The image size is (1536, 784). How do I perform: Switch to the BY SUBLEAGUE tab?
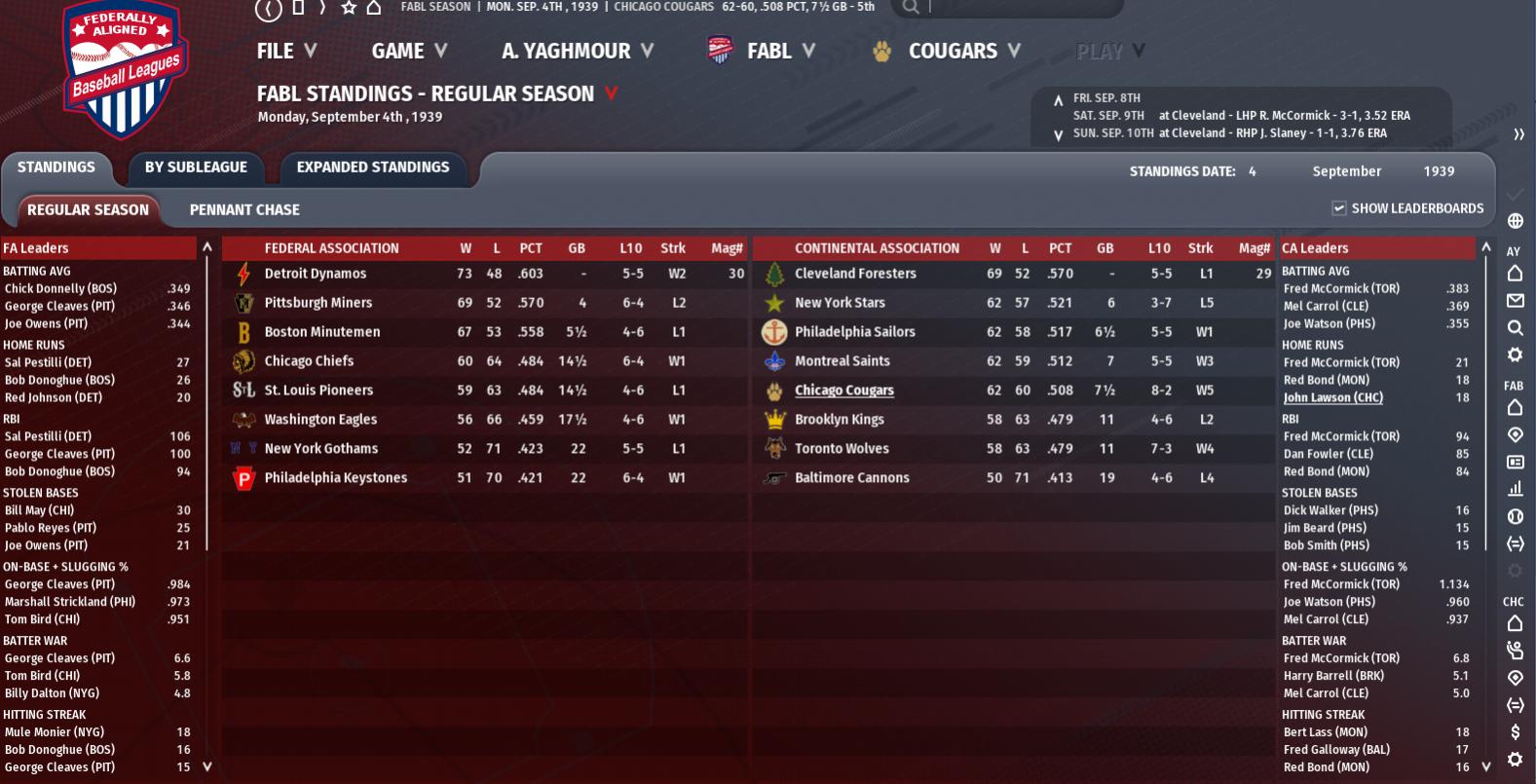196,168
